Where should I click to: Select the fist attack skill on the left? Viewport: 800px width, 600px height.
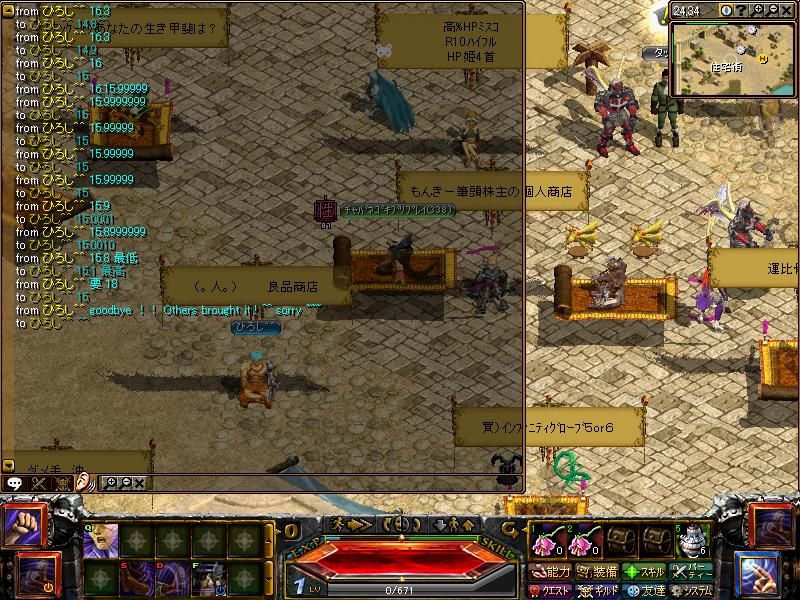pos(21,526)
